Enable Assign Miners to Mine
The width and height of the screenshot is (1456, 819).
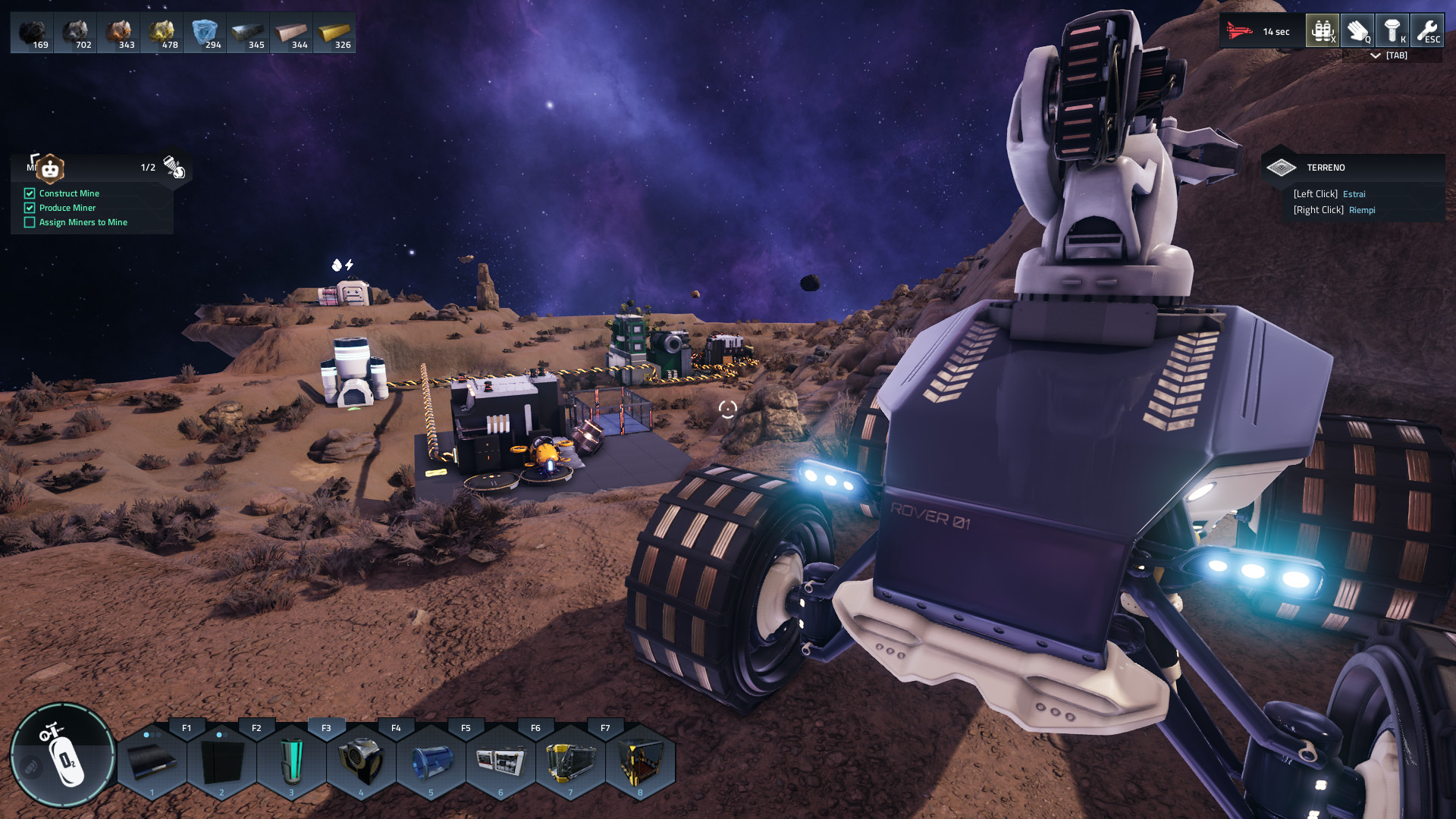[x=30, y=222]
